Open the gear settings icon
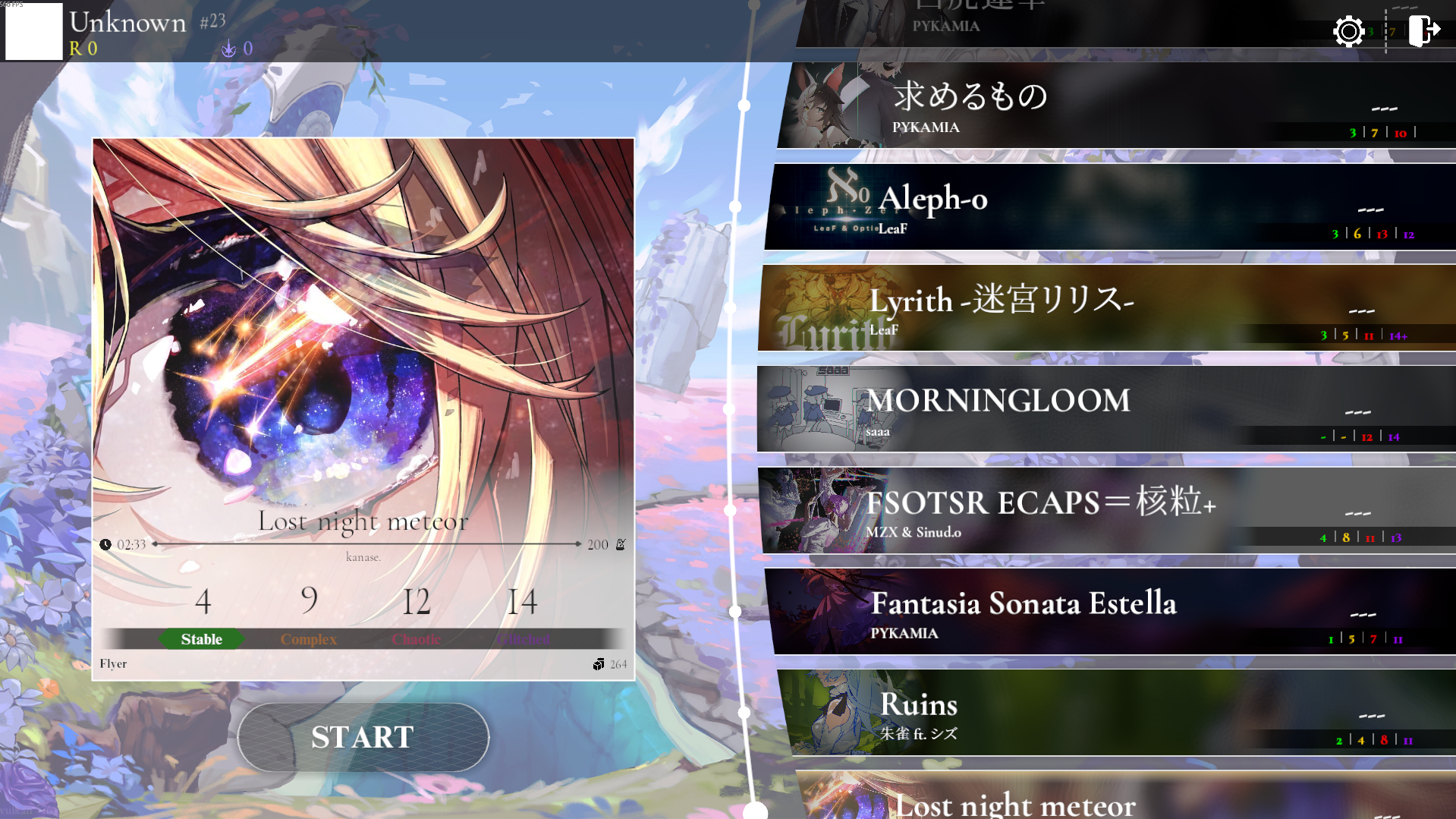This screenshot has width=1456, height=819. point(1348,32)
